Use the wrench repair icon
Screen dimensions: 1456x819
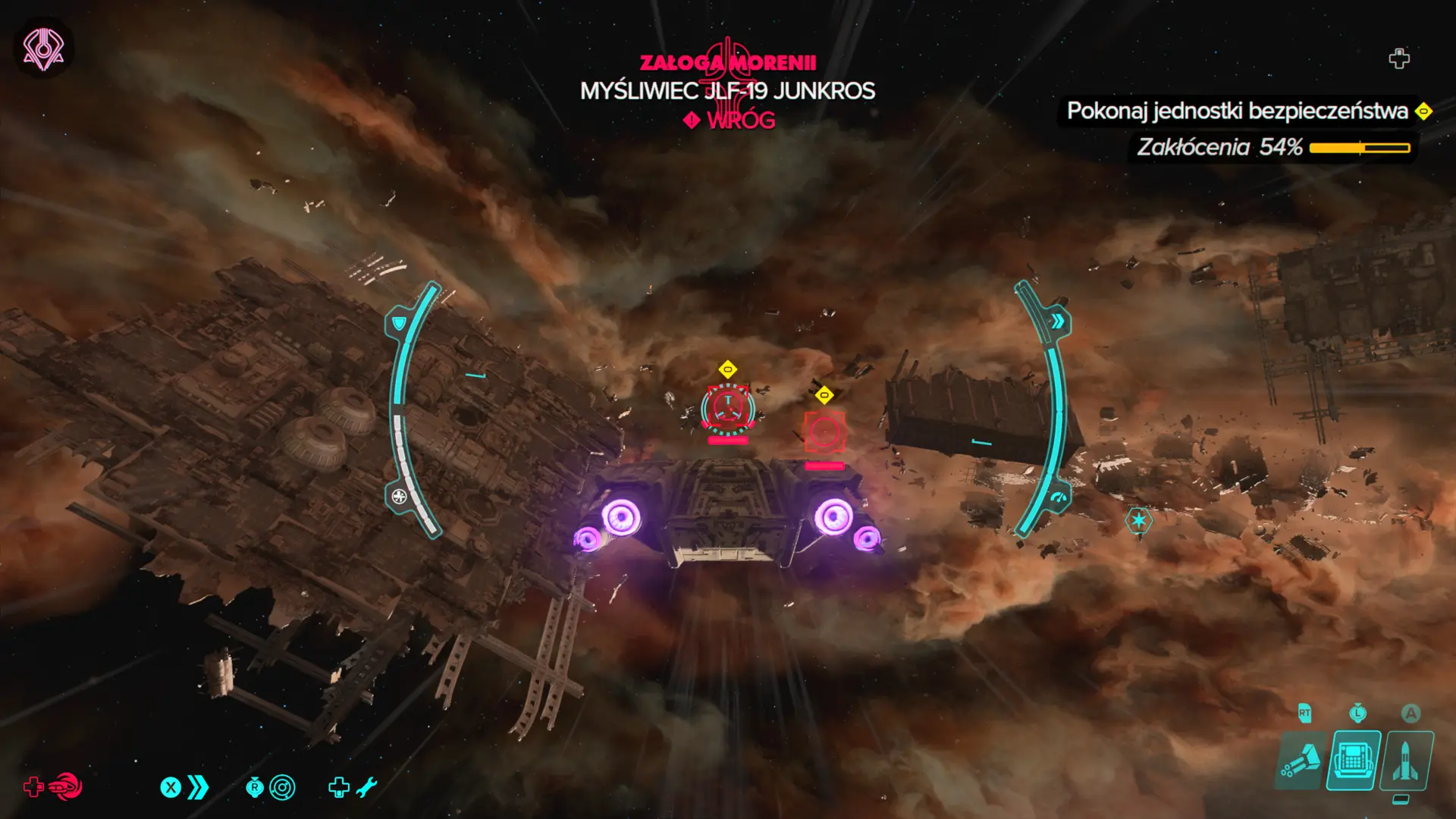366,788
